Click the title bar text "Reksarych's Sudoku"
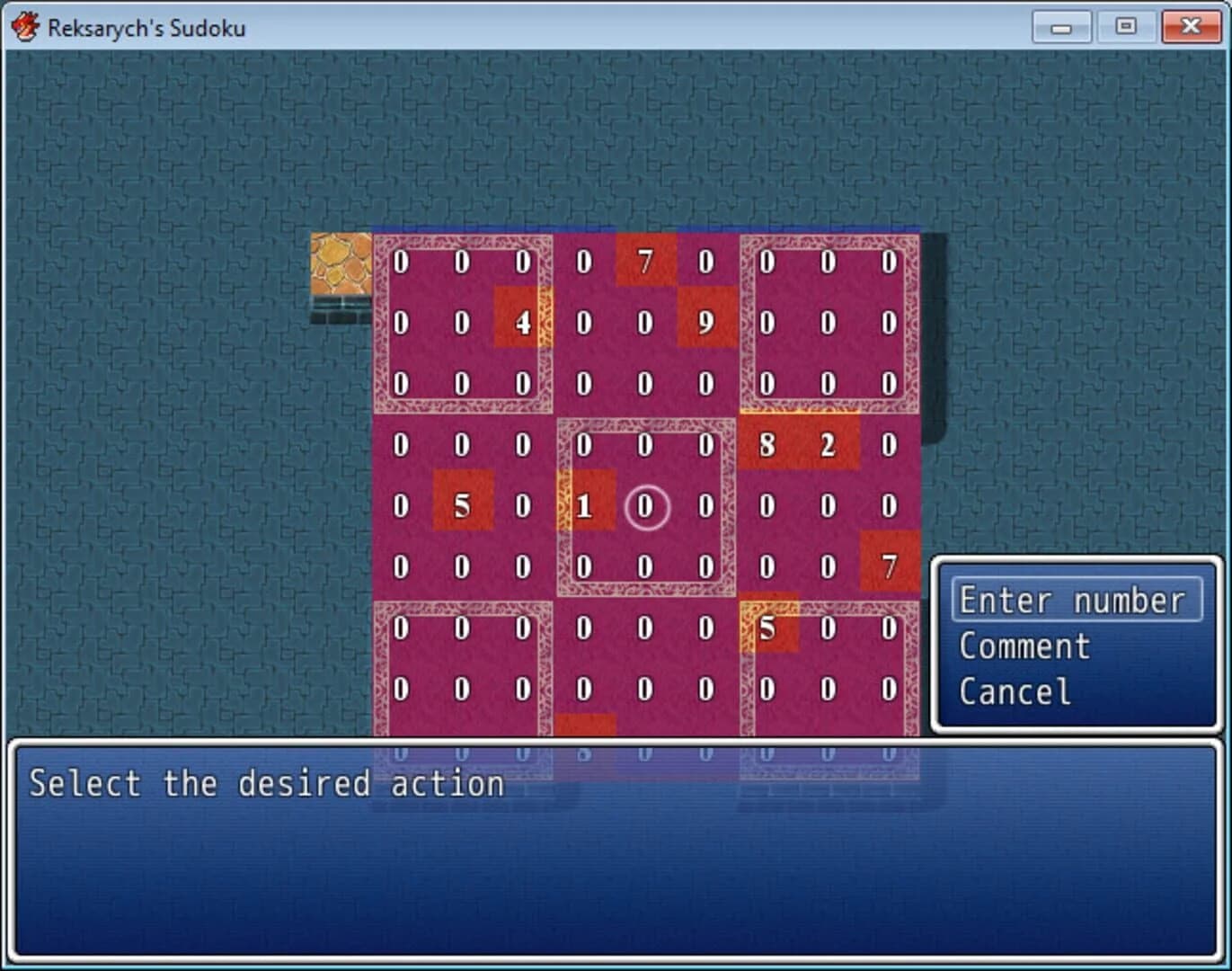This screenshot has height=971, width=1232. (x=146, y=27)
